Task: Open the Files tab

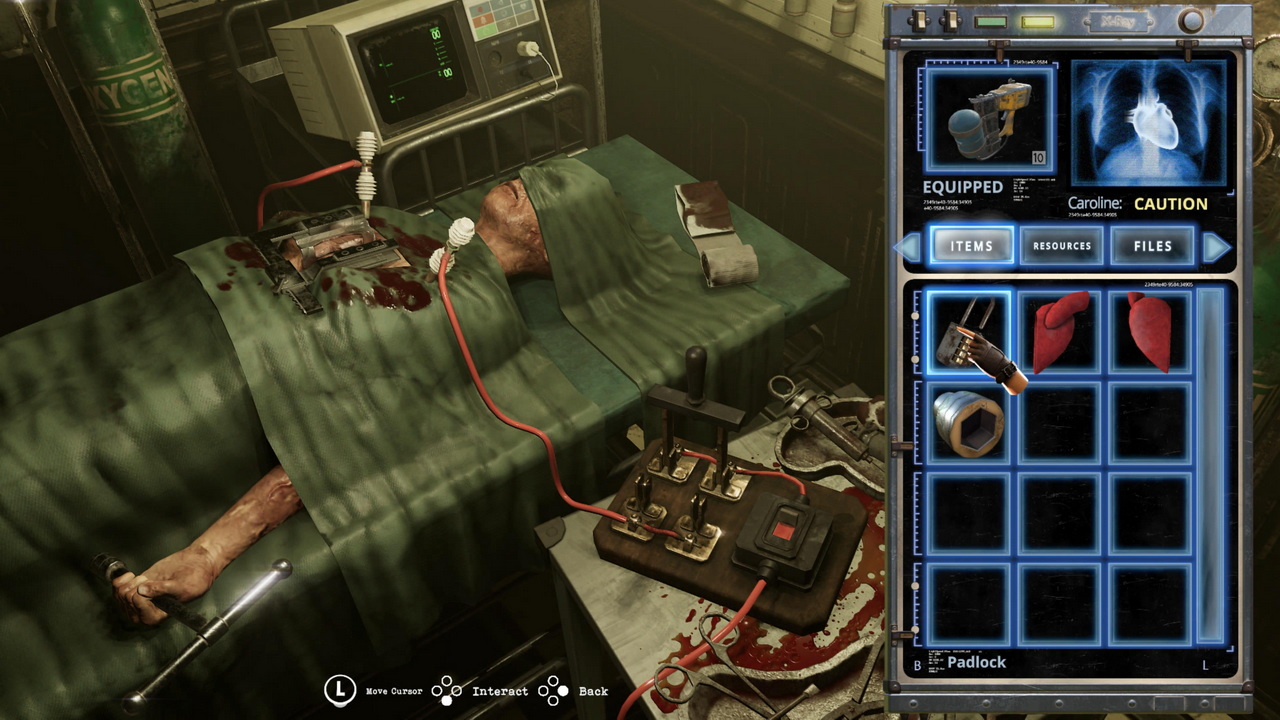Action: [x=1152, y=246]
